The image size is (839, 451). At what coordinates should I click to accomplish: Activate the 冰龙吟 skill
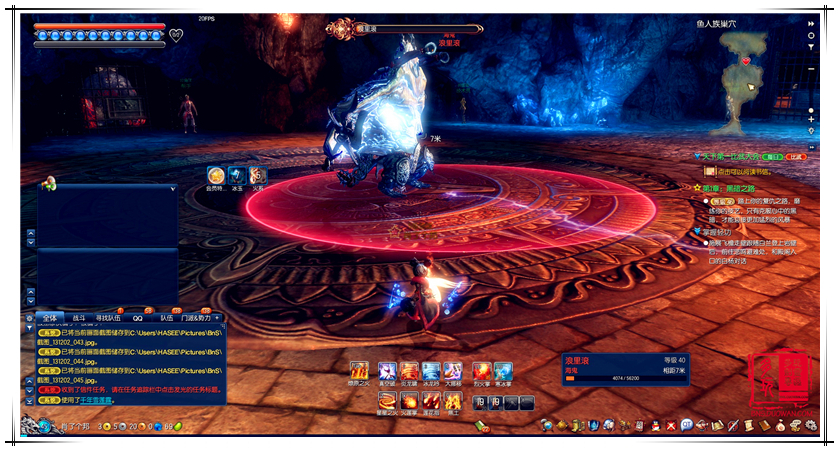[431, 371]
